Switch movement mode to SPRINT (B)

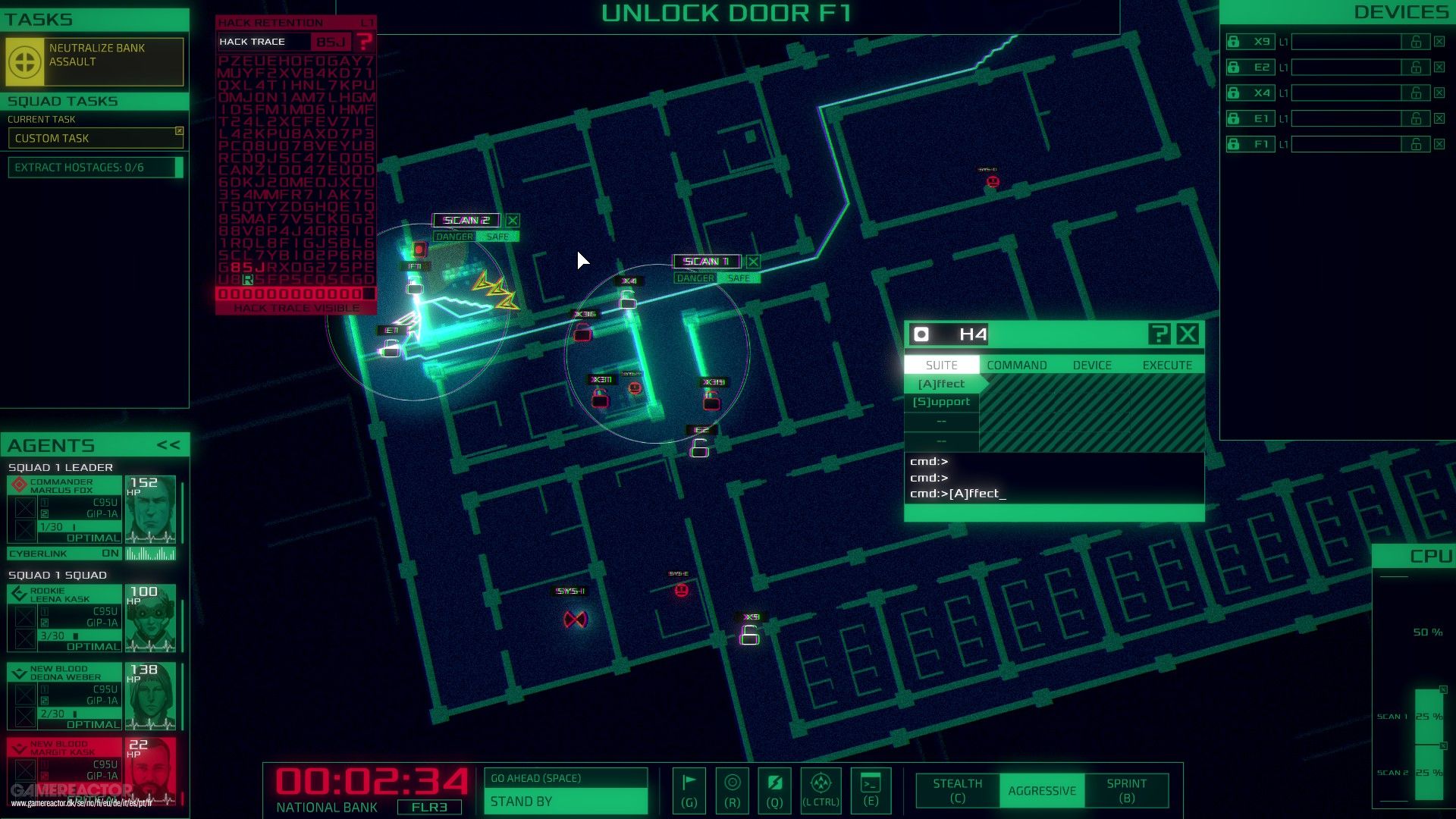[1127, 790]
